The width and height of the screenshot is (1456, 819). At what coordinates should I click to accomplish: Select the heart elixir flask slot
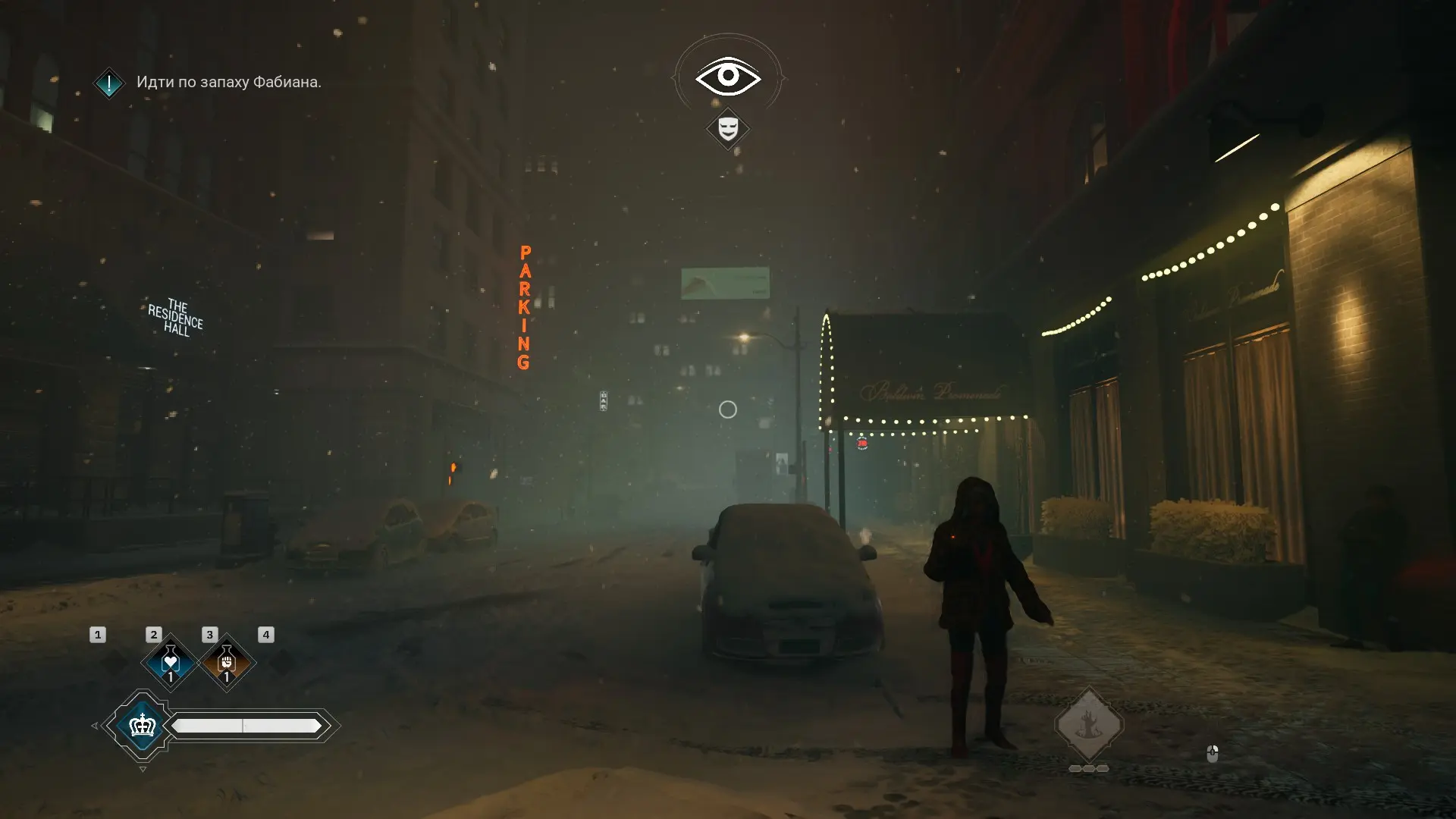(170, 662)
